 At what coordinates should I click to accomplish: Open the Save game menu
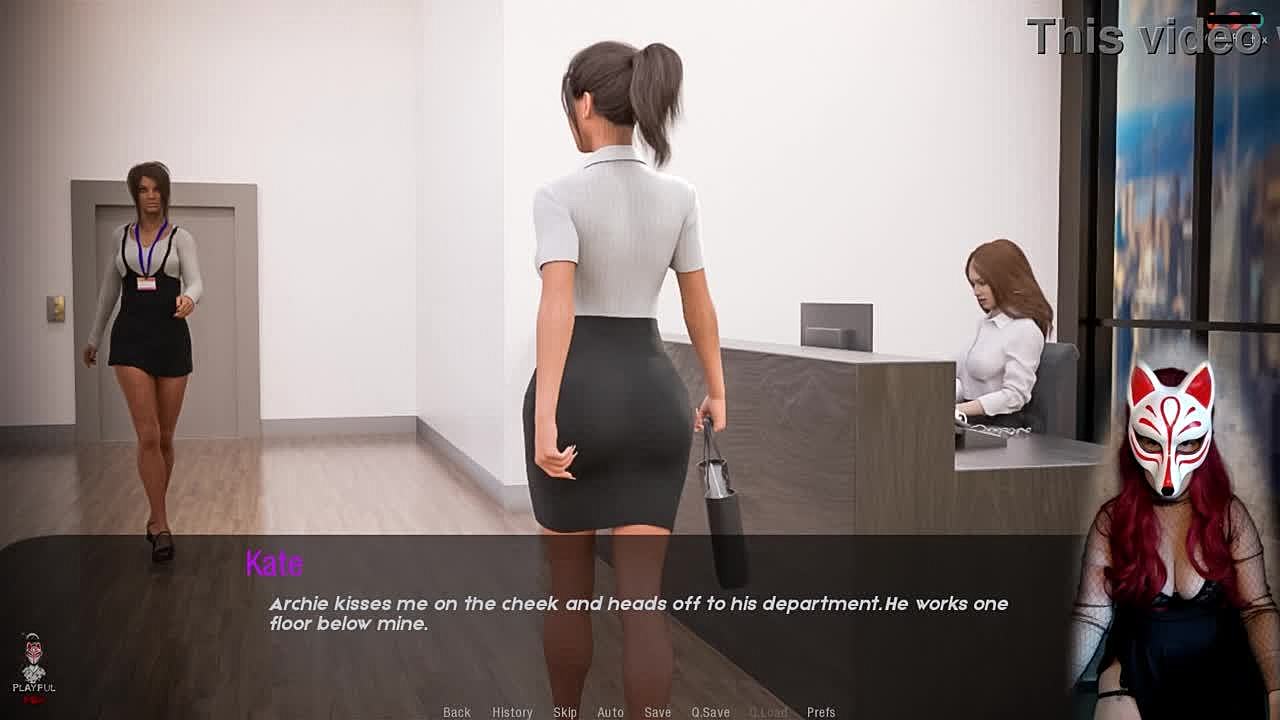(x=658, y=712)
